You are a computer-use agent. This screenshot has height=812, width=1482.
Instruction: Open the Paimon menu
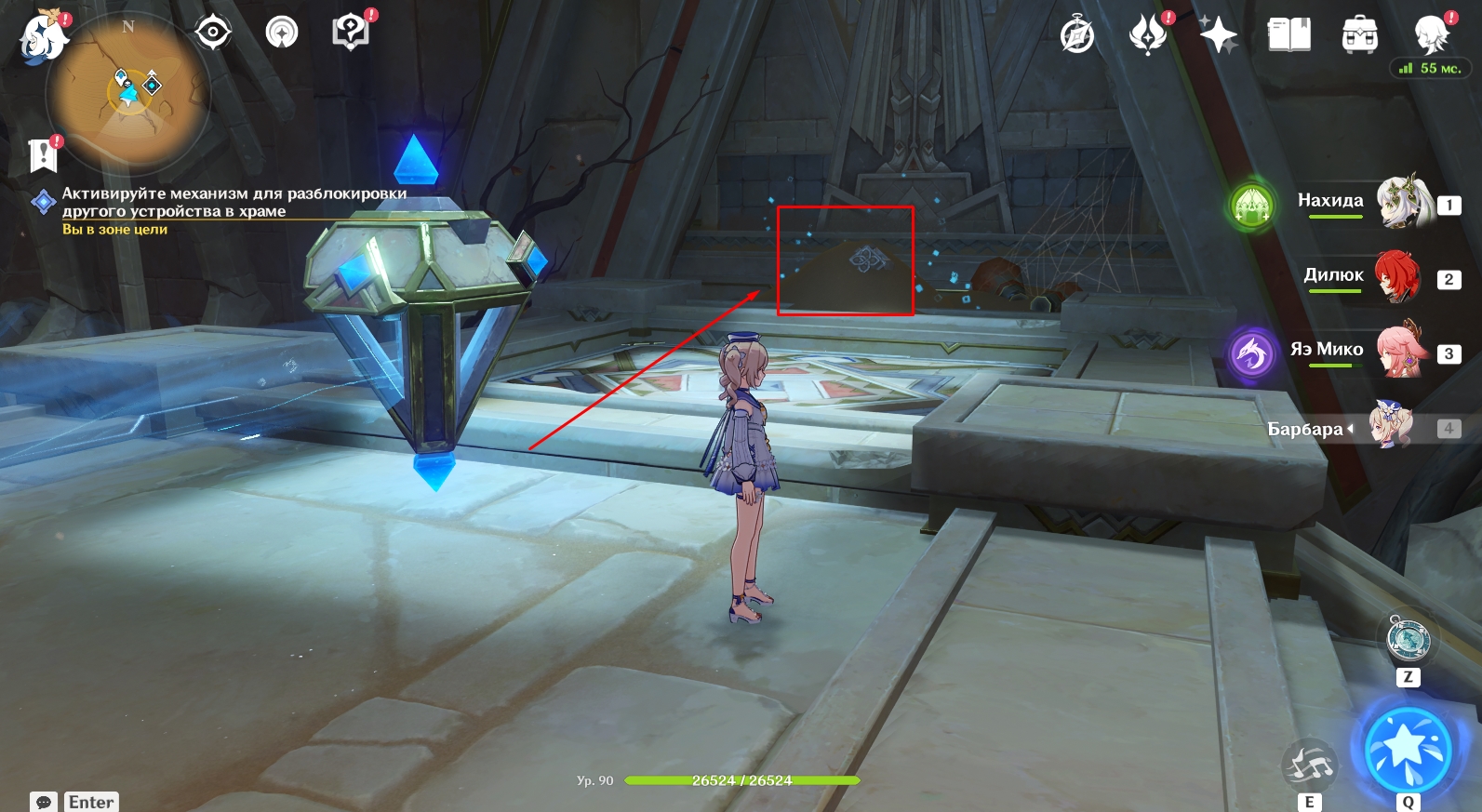43,39
